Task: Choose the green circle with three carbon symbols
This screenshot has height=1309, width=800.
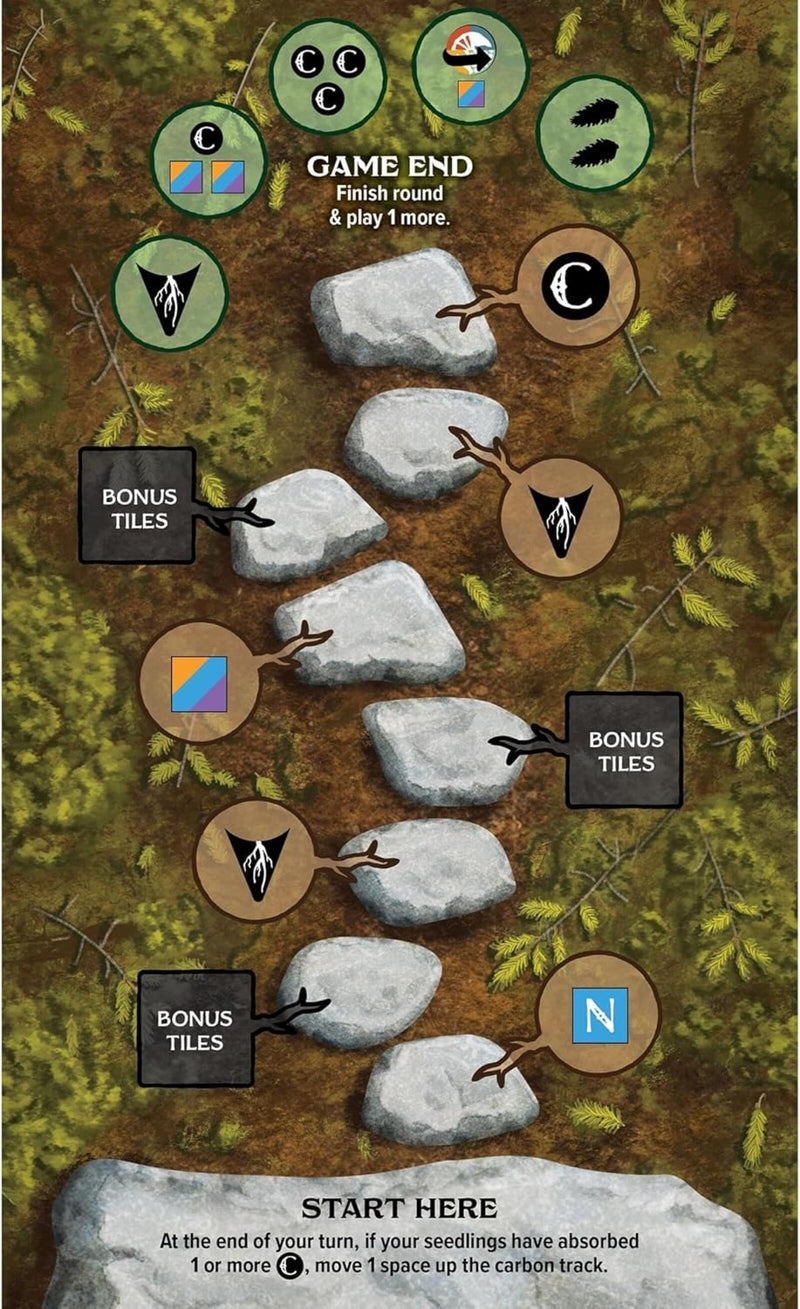Action: [329, 75]
